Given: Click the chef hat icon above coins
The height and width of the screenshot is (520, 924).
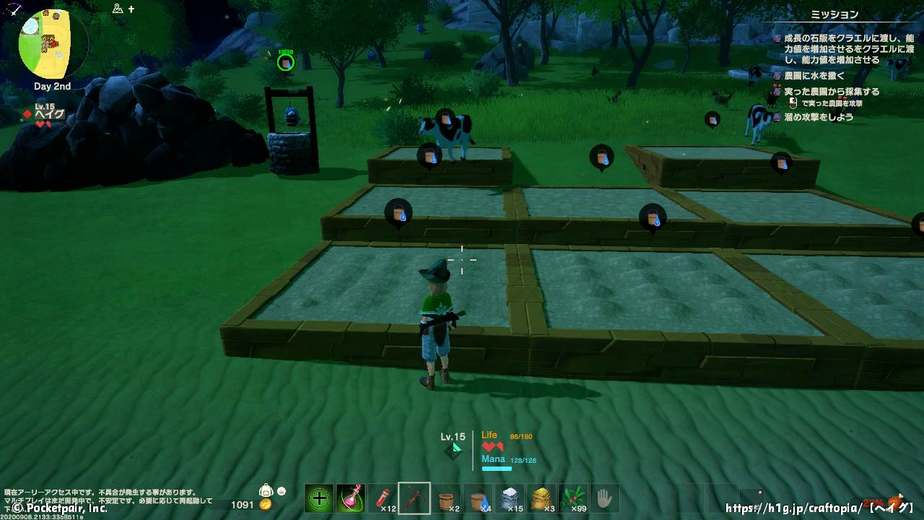Looking at the screenshot, I should click(266, 490).
